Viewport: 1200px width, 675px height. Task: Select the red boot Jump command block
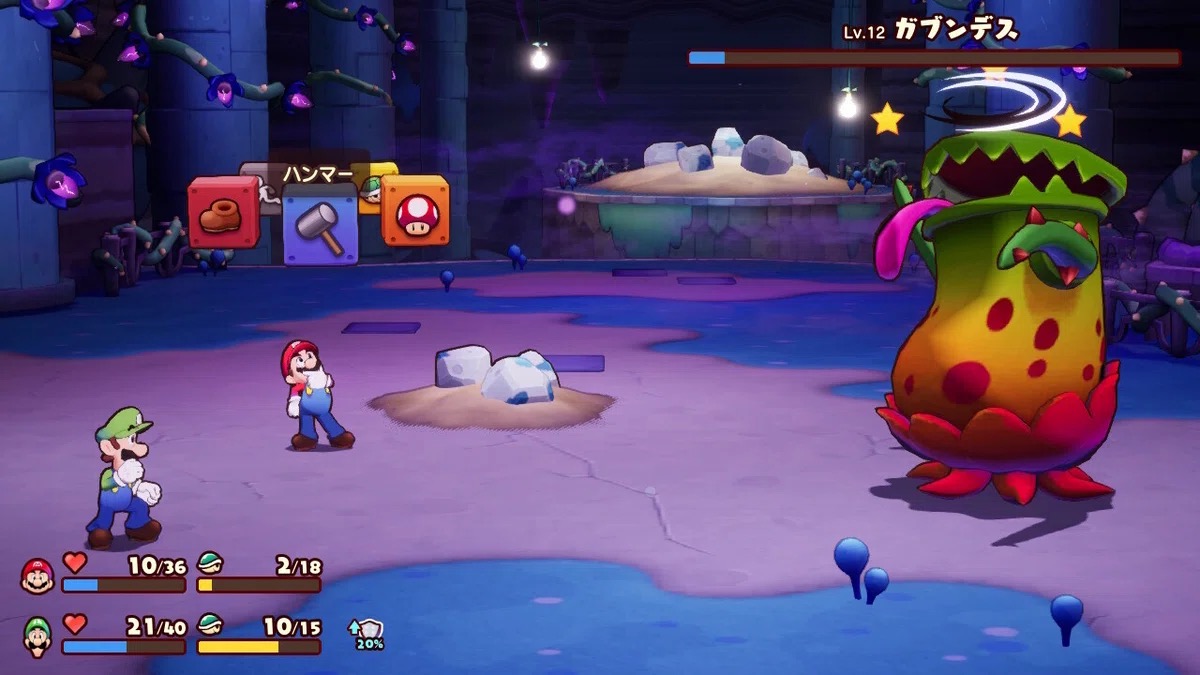click(223, 212)
